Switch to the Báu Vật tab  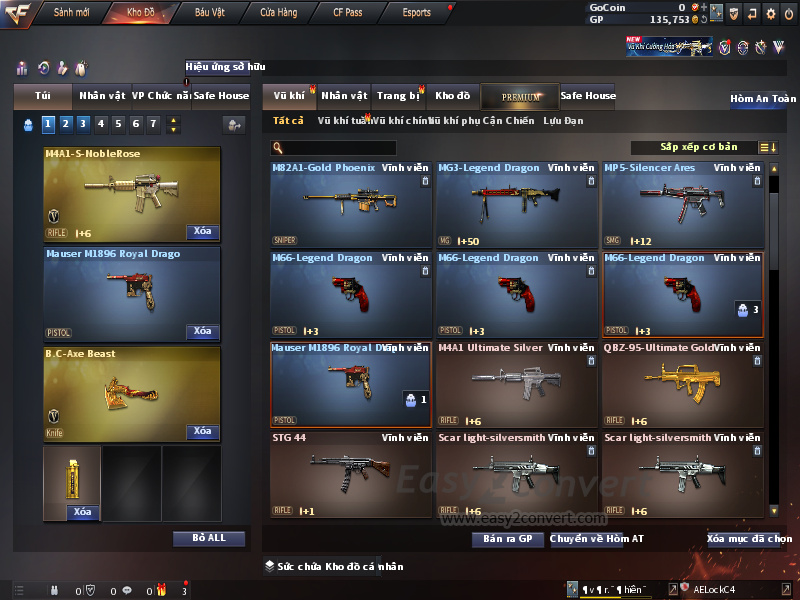209,13
